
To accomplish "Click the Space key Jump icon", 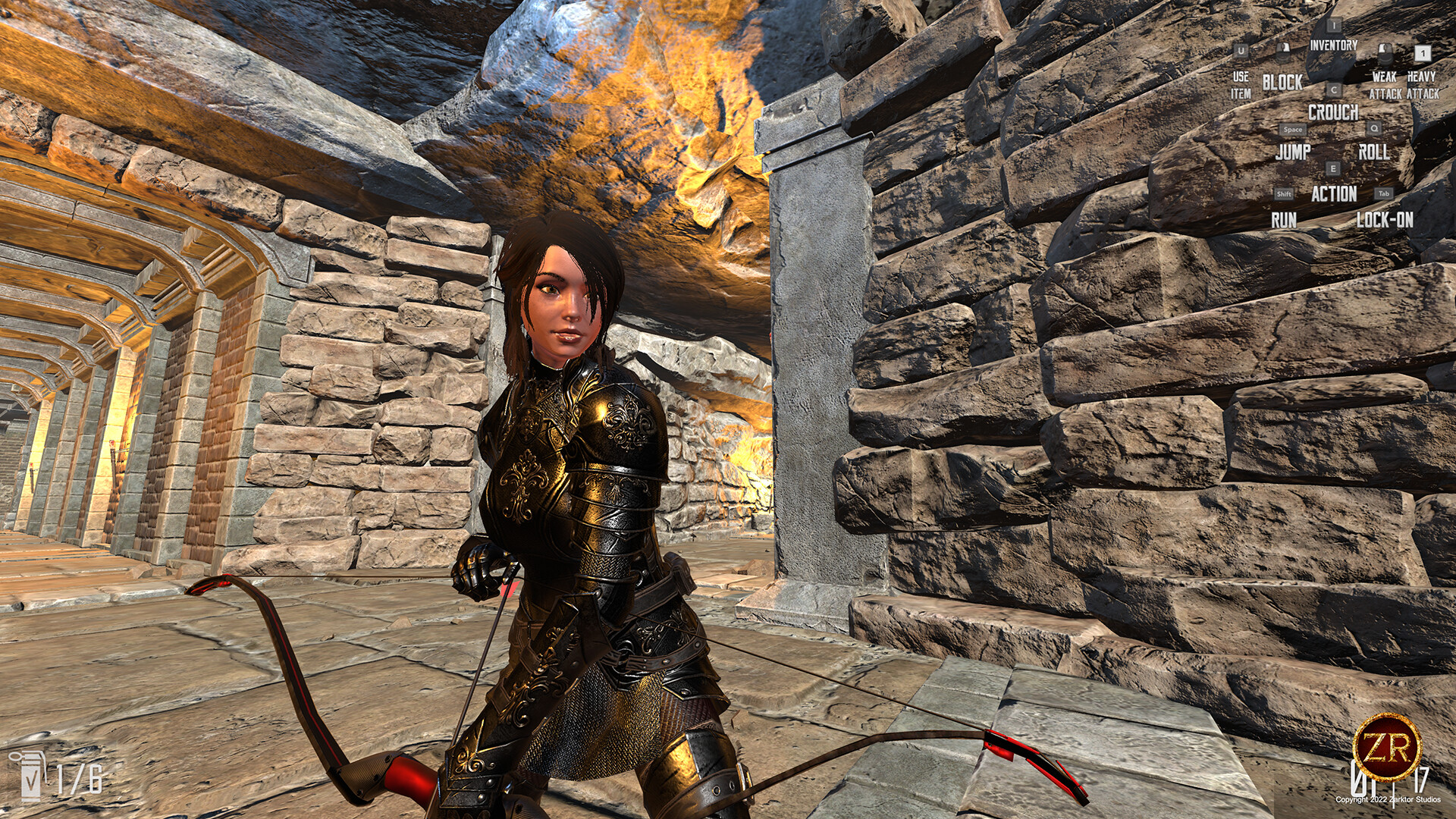I will tap(1291, 129).
